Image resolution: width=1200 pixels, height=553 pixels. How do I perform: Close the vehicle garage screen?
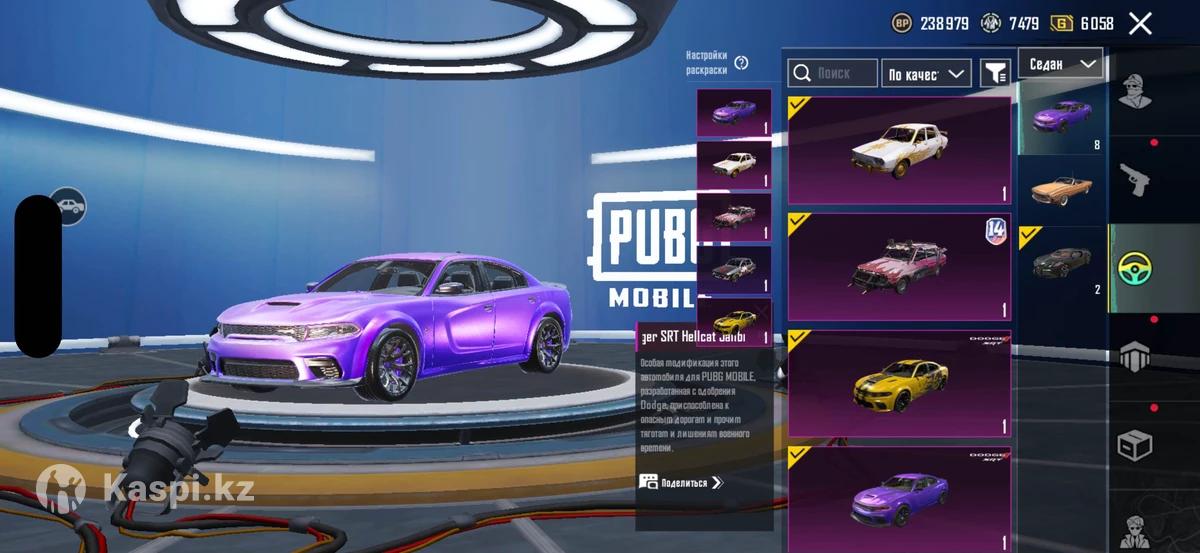coord(1140,24)
